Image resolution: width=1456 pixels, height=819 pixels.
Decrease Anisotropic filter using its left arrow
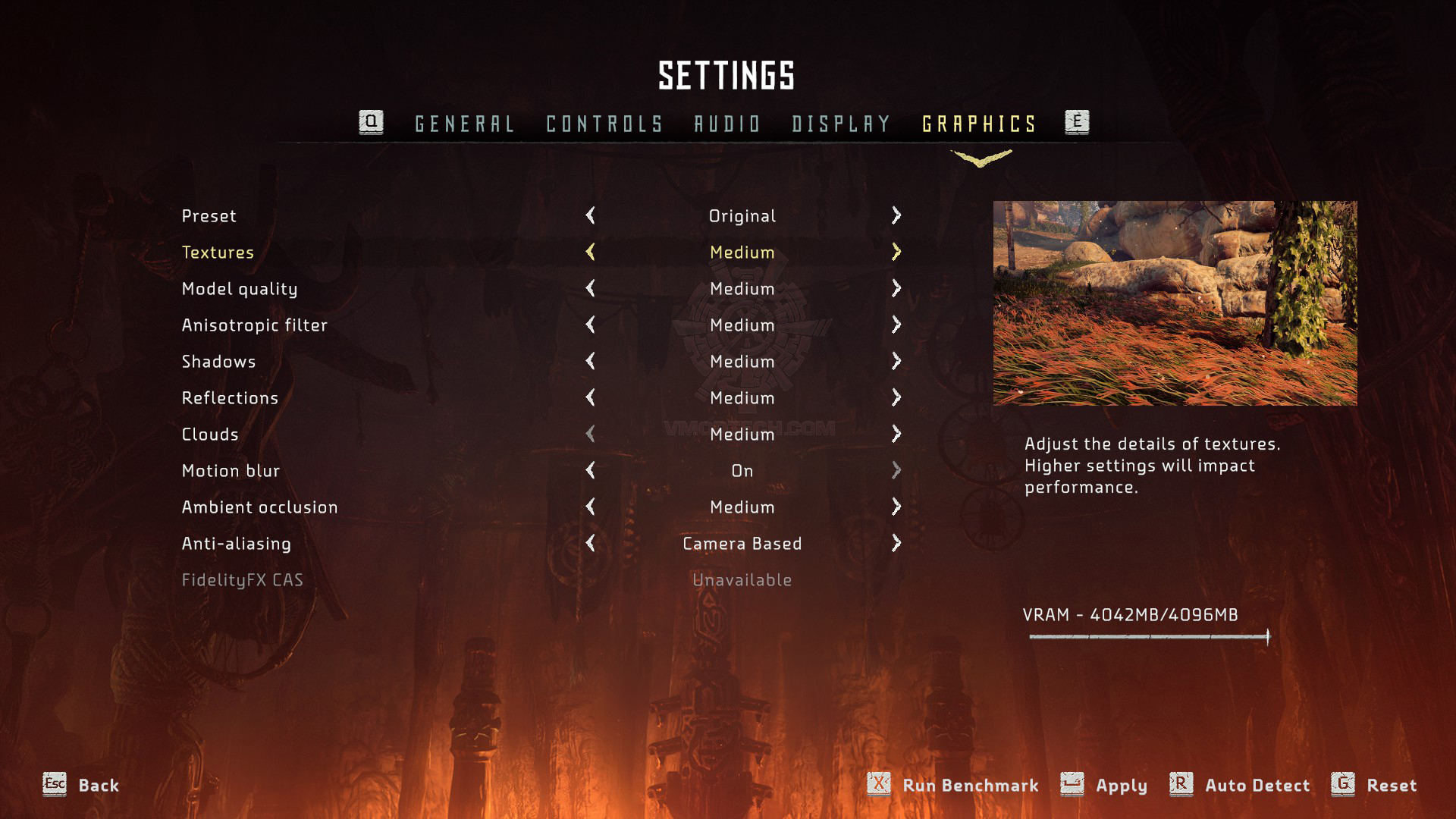click(591, 325)
